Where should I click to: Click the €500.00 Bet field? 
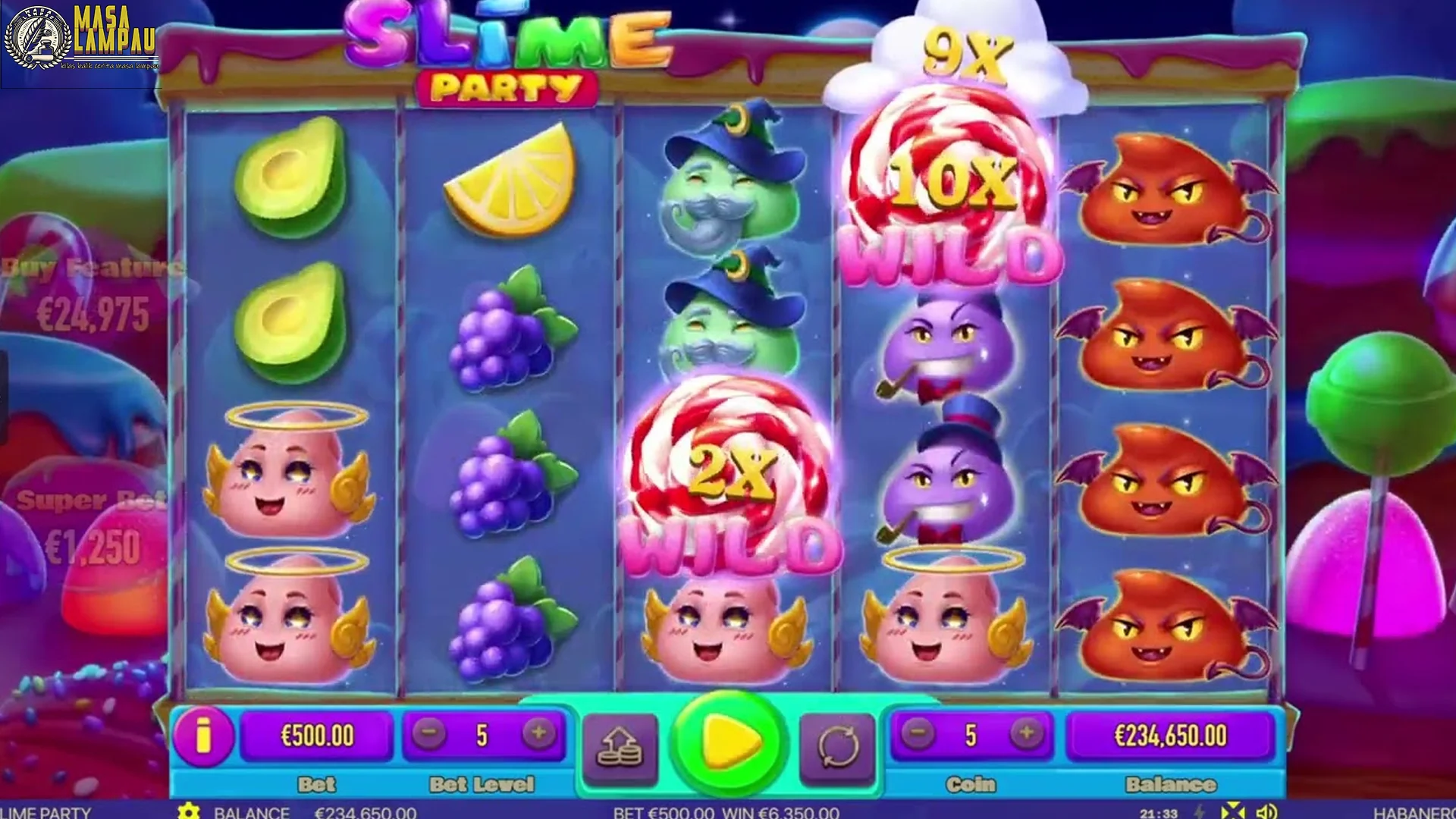(x=318, y=734)
